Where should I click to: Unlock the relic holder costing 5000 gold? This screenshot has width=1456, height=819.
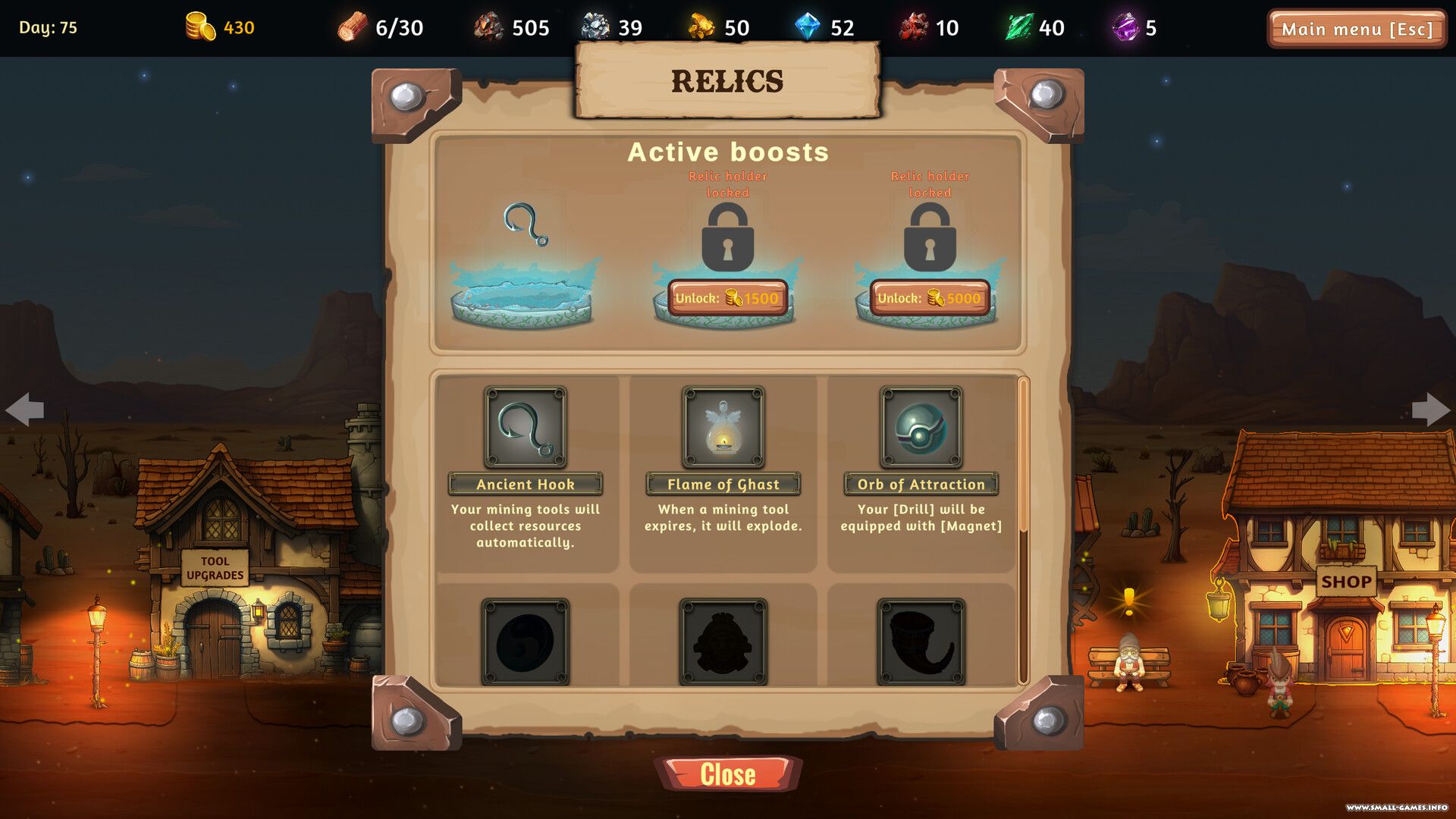point(930,298)
